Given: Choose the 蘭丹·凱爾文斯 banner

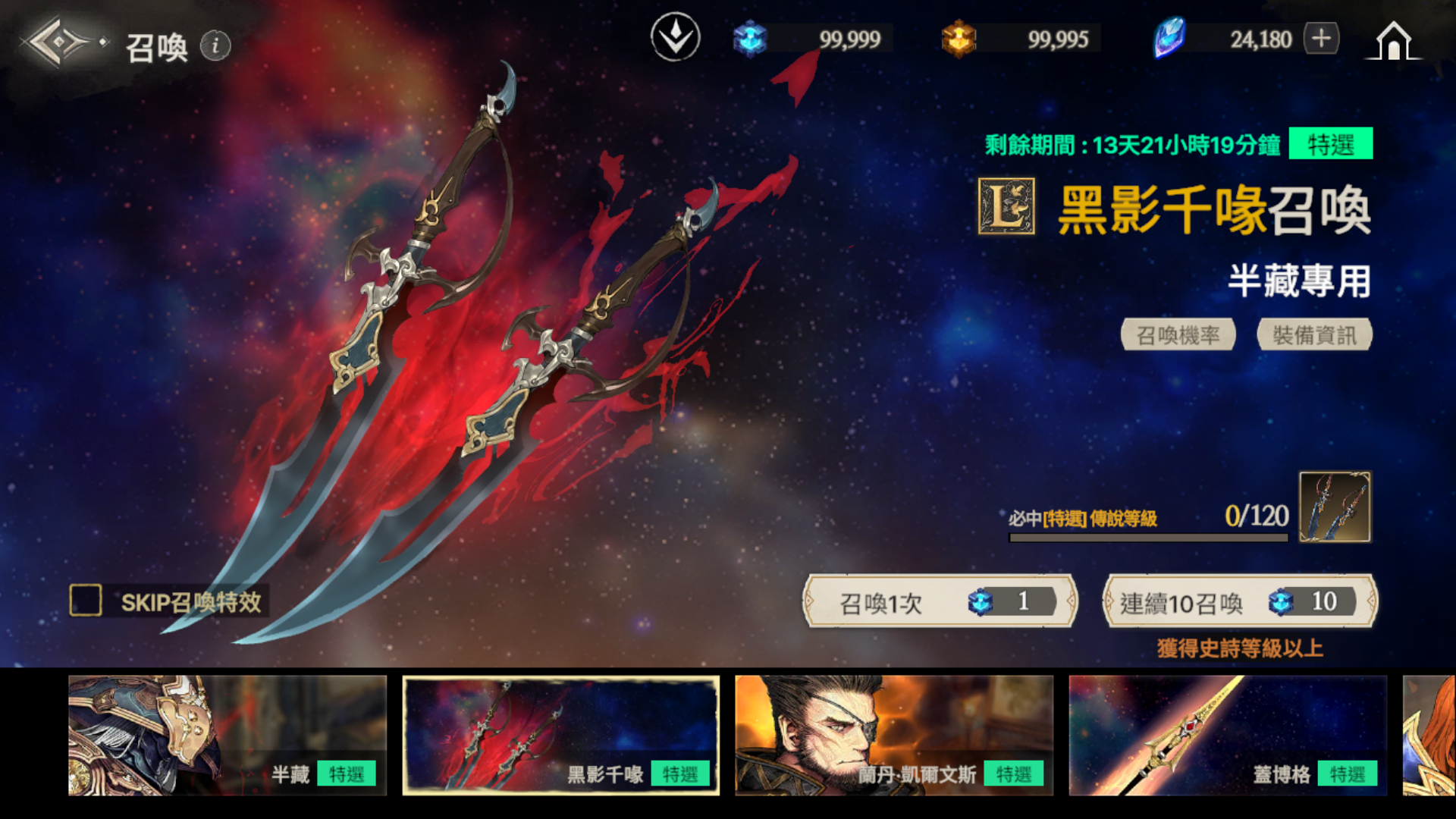Looking at the screenshot, I should tap(894, 735).
